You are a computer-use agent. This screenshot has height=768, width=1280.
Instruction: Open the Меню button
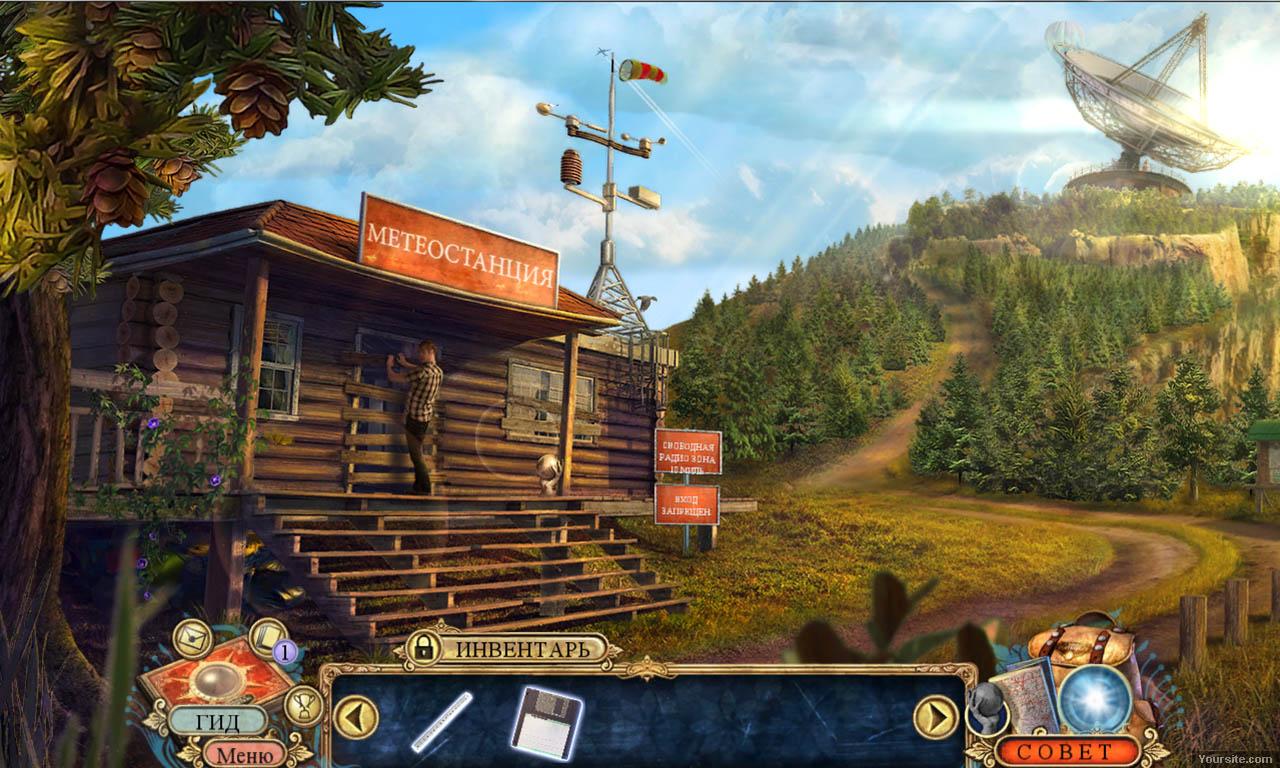(245, 753)
